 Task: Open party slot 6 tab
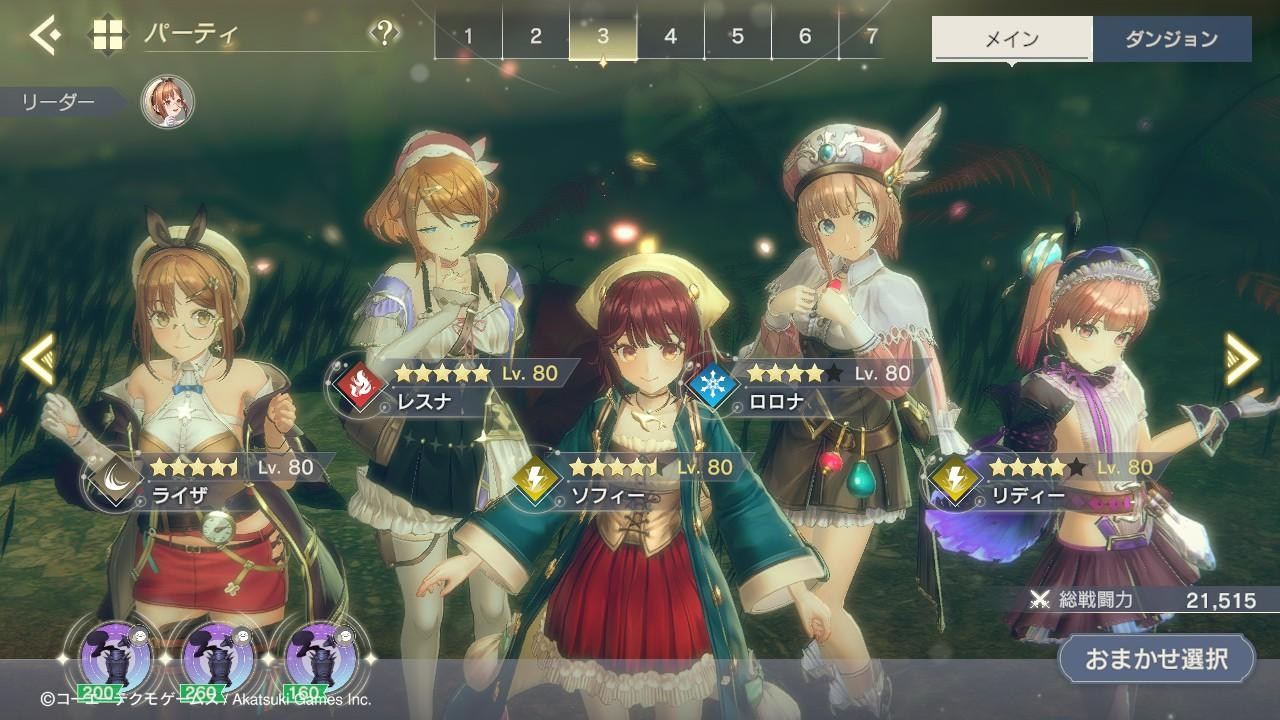(x=805, y=37)
